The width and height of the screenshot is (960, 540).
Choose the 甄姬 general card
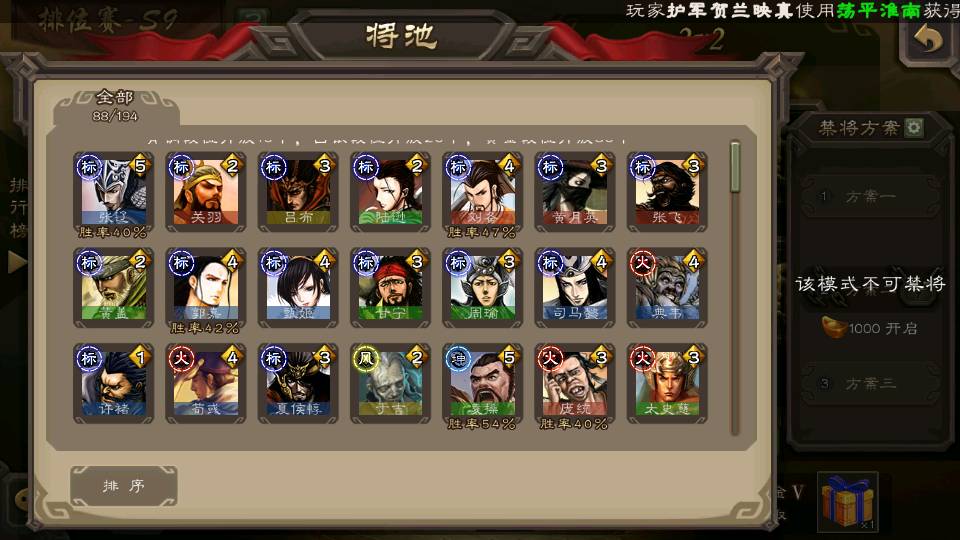tap(298, 286)
